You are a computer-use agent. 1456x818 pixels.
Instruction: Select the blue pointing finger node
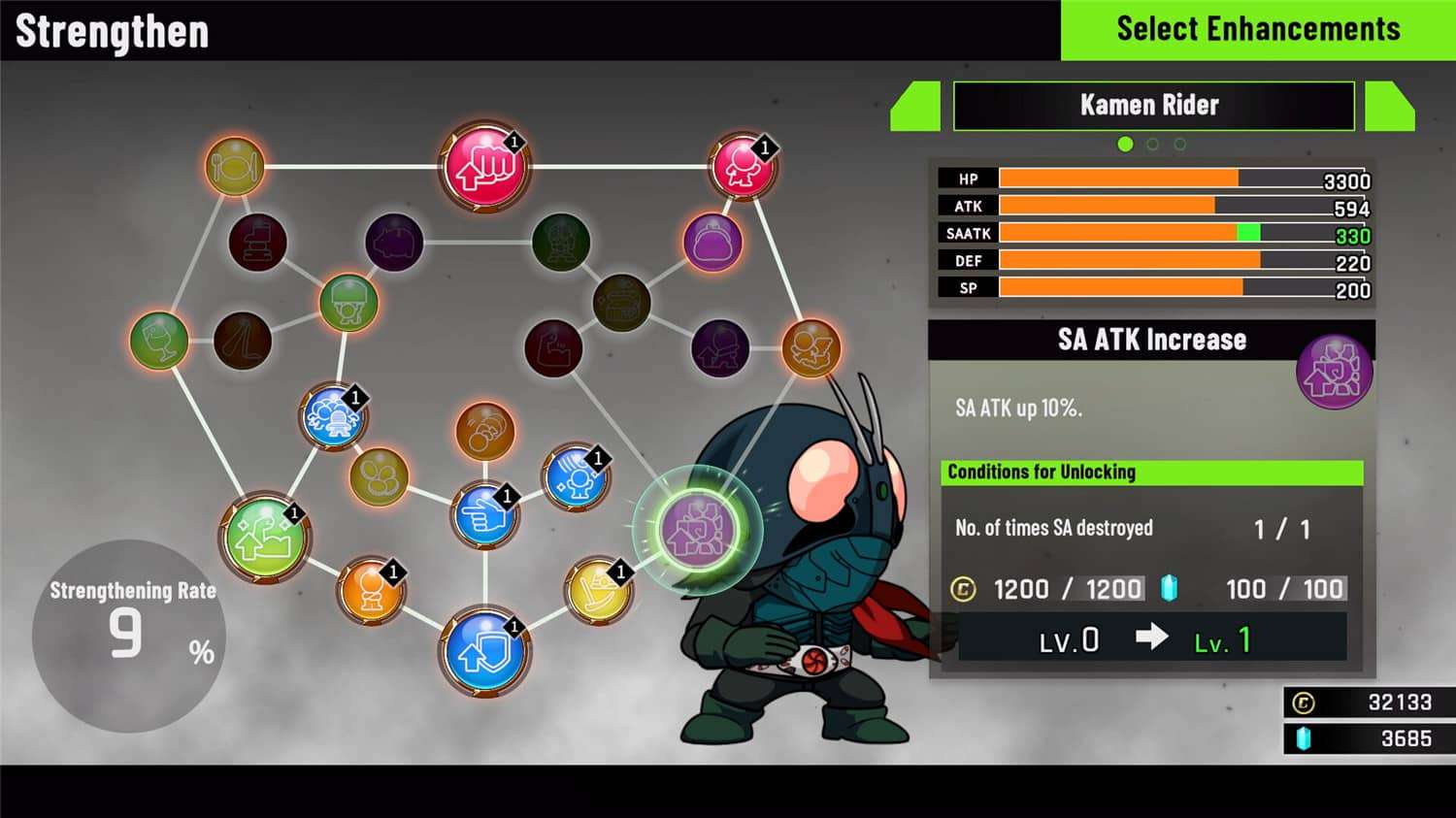pos(482,517)
